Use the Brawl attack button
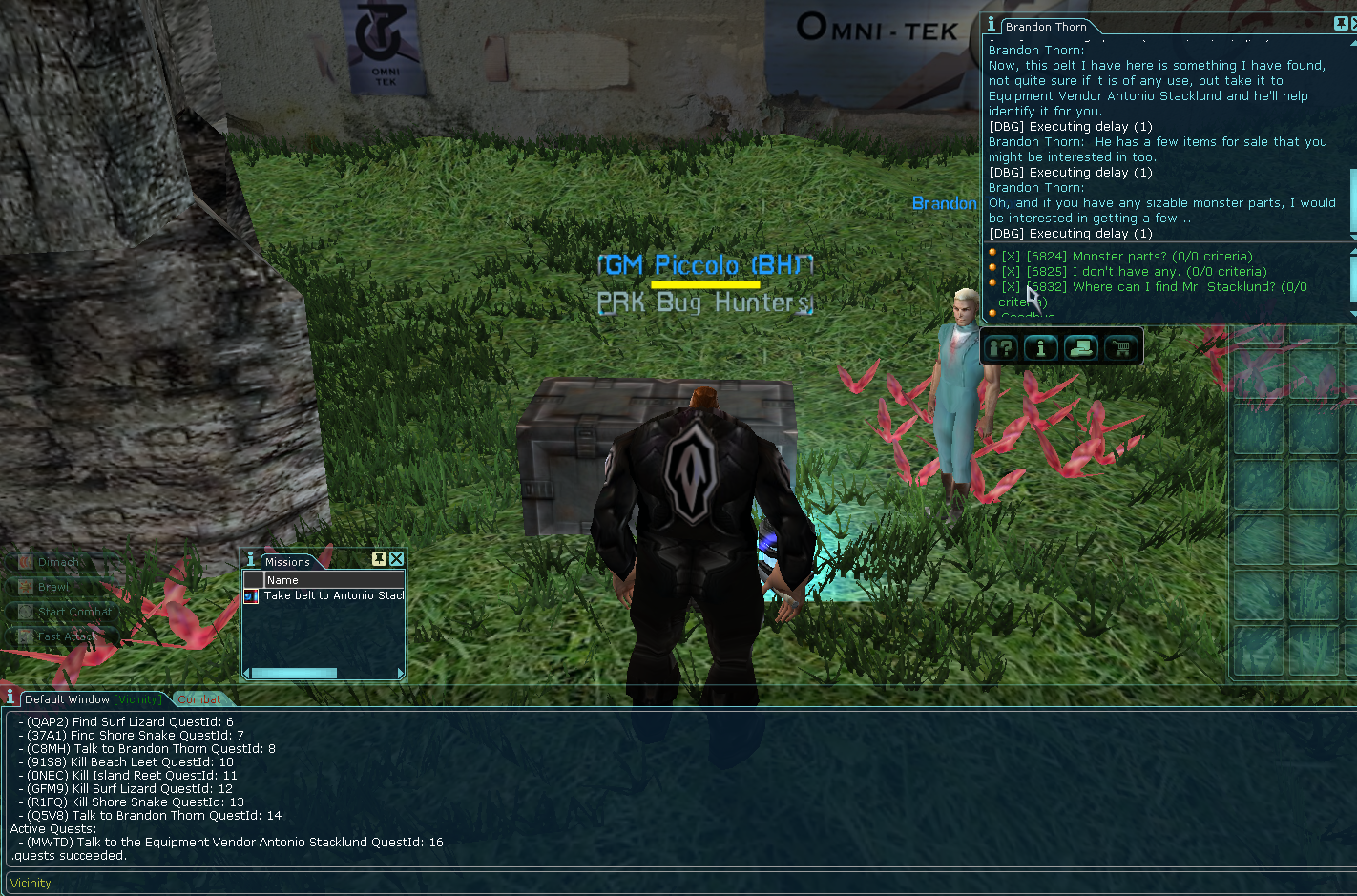Viewport: 1357px width, 896px height. click(53, 587)
